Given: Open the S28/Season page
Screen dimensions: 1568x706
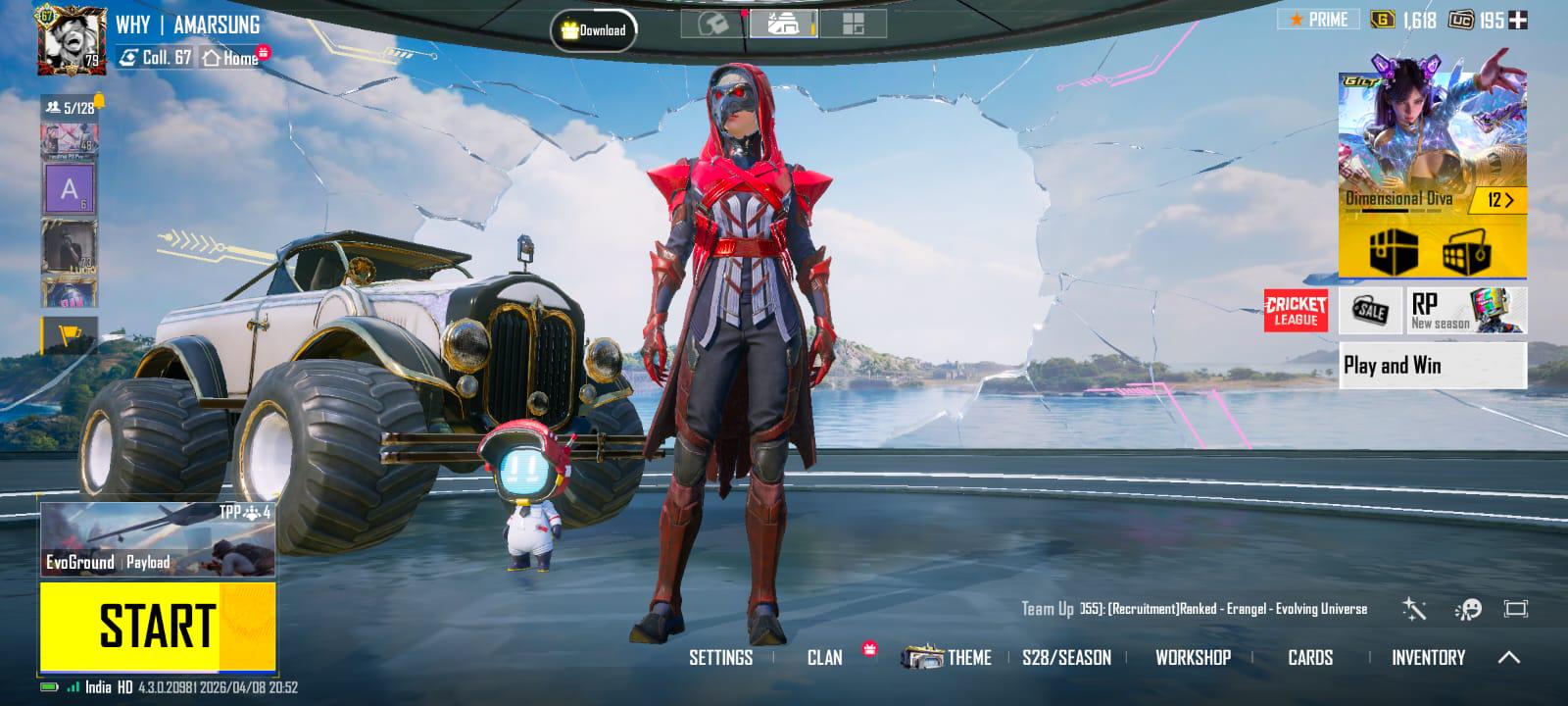Looking at the screenshot, I should coord(1066,658).
